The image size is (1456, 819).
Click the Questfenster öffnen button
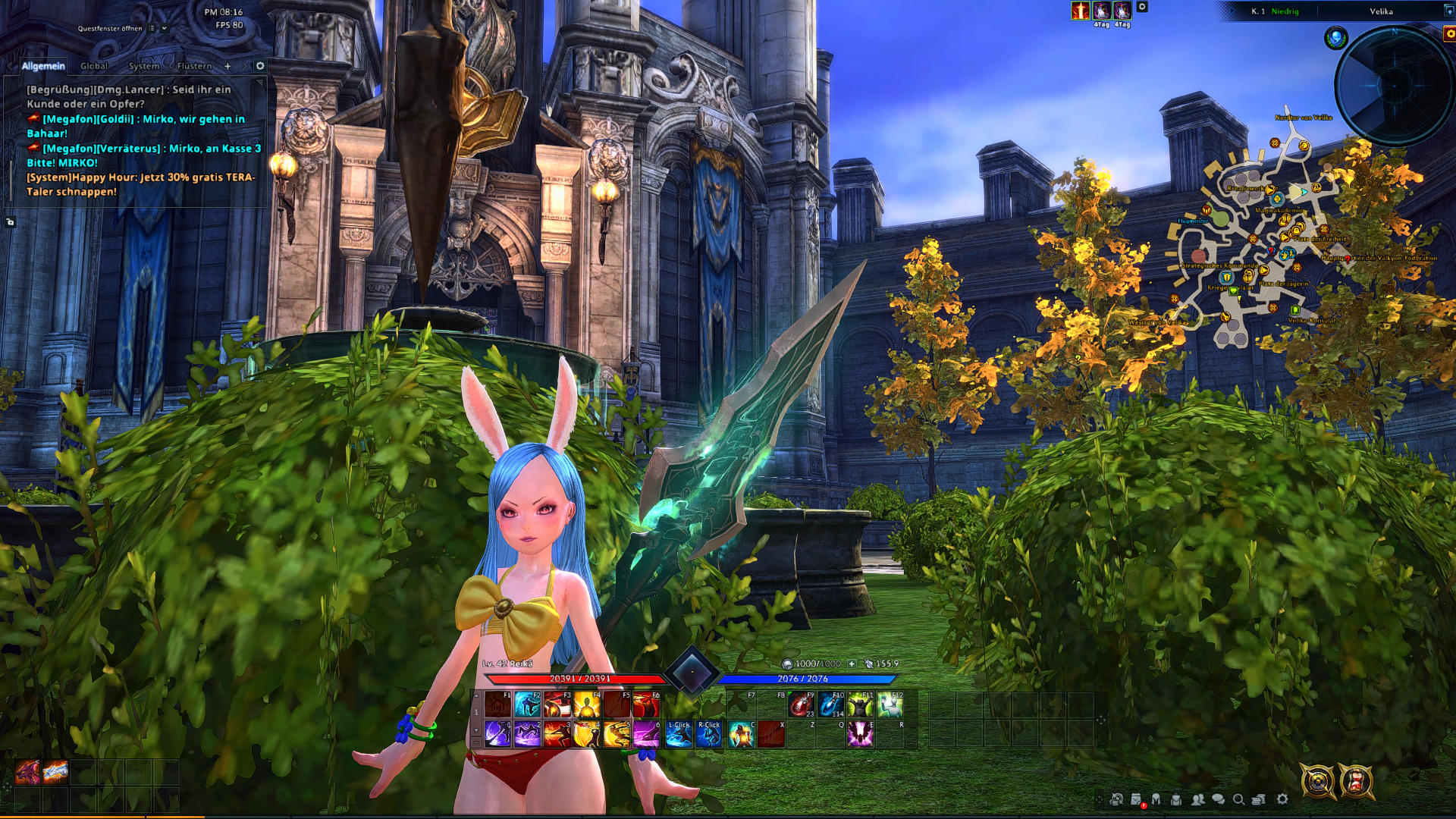pyautogui.click(x=110, y=28)
